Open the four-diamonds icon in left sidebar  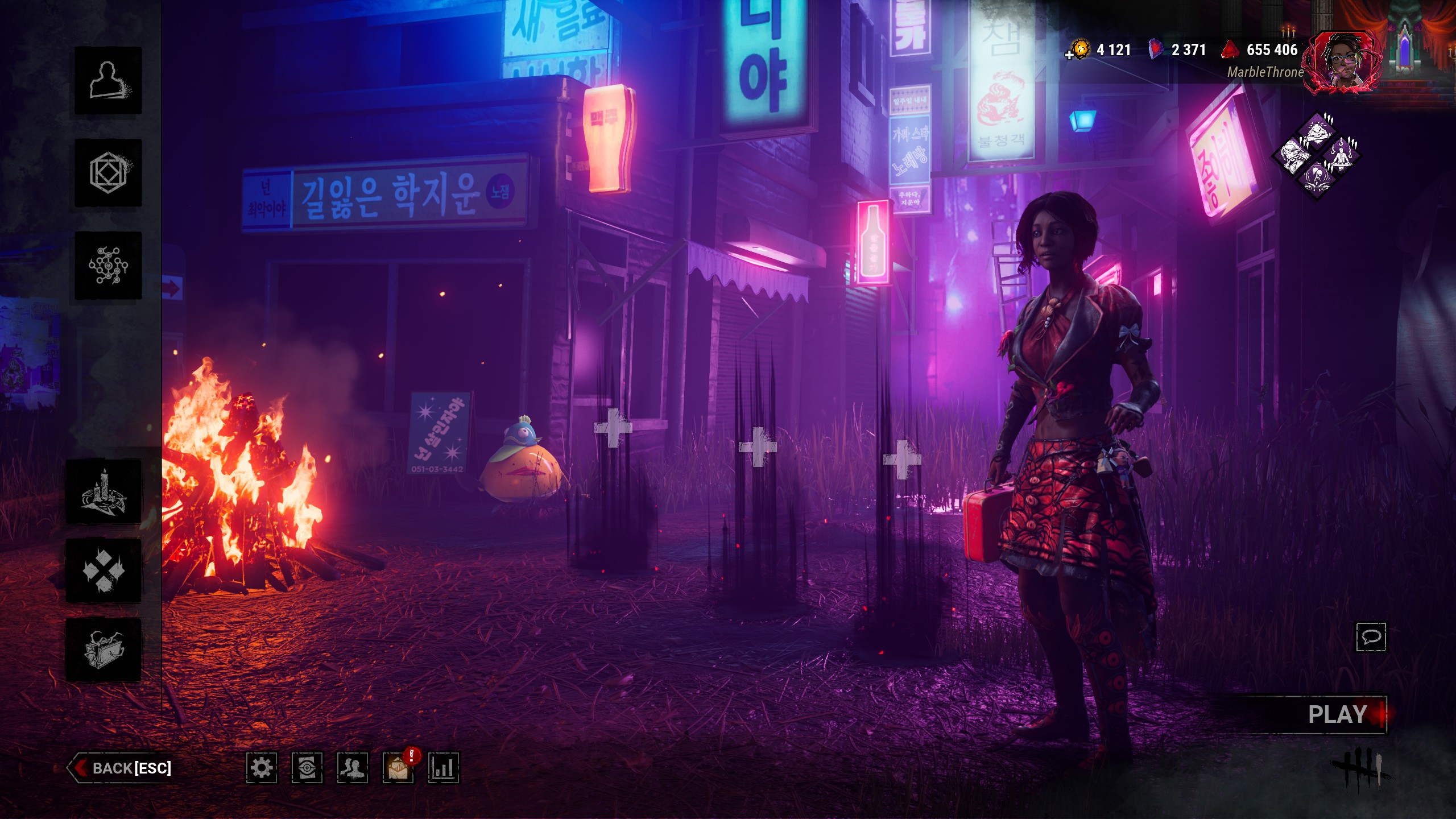coord(104,570)
